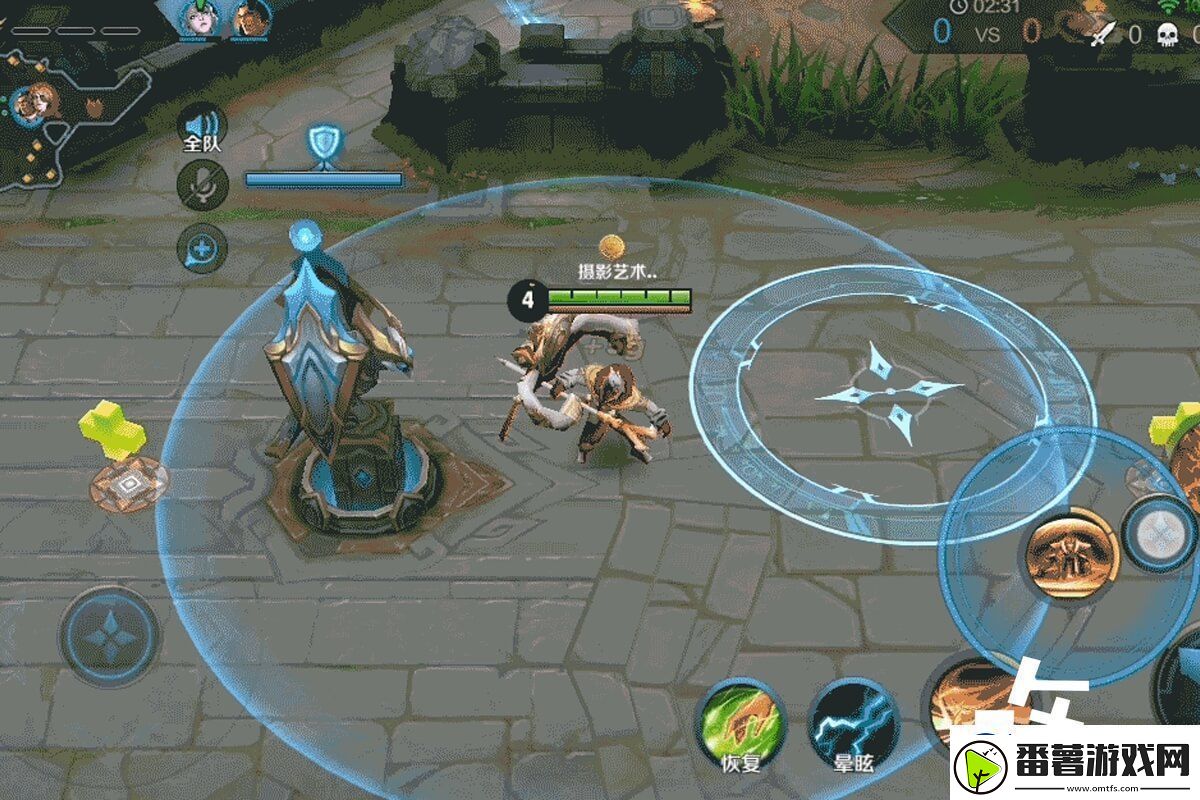Toggle the 全队 team speaker button

201,126
